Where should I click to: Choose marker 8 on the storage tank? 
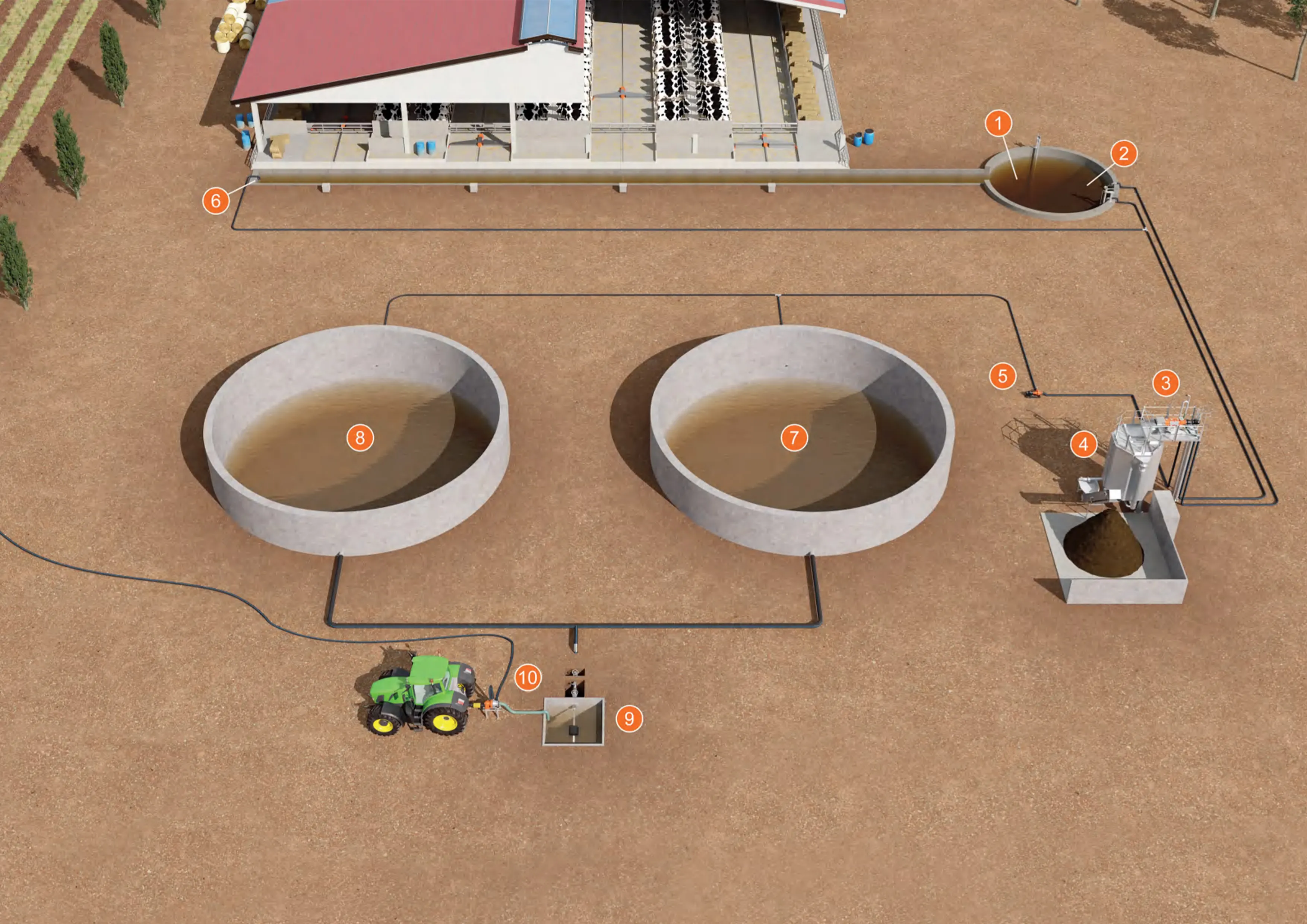tap(360, 438)
